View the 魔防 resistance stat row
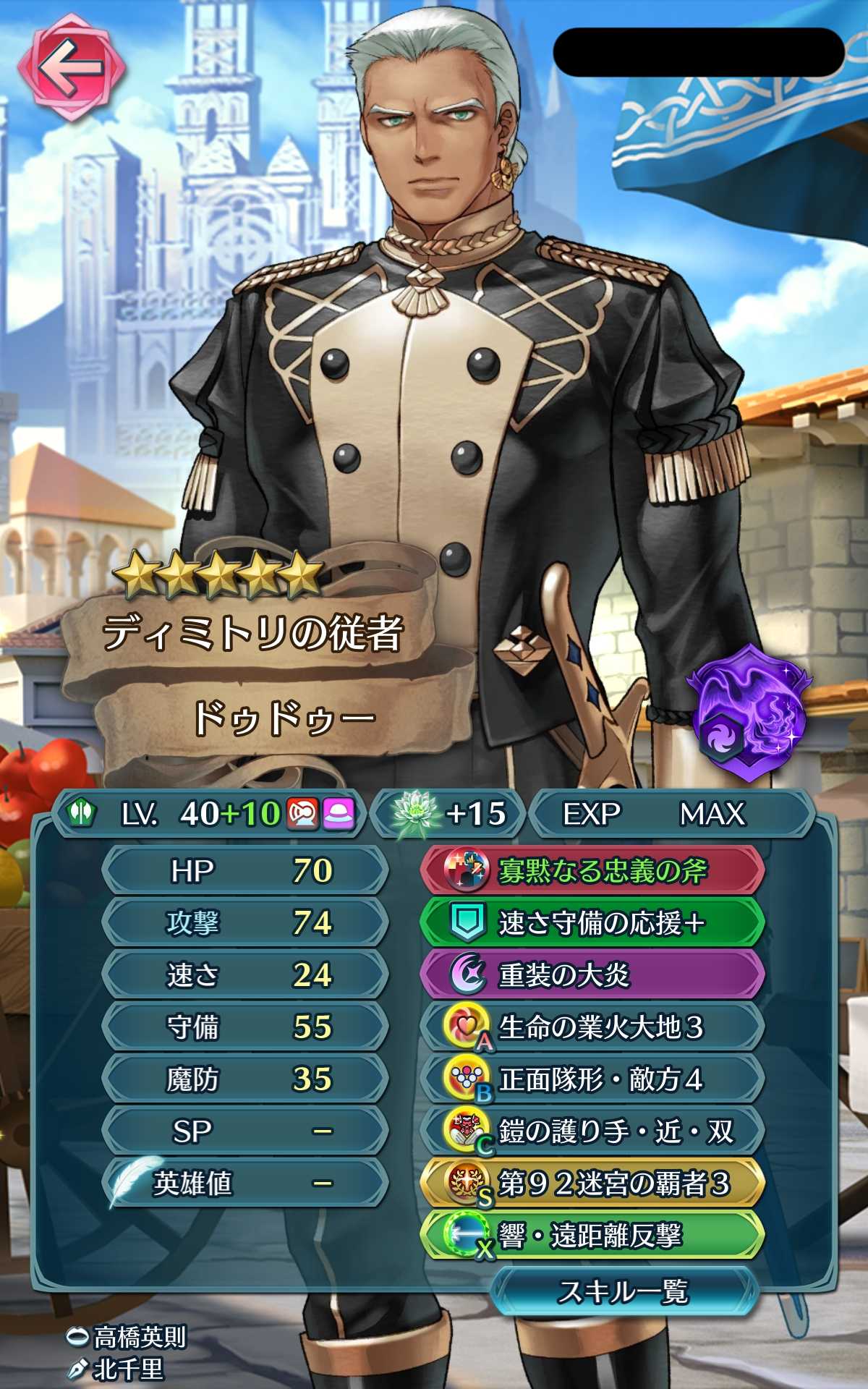The width and height of the screenshot is (868, 1389). pos(244,1079)
